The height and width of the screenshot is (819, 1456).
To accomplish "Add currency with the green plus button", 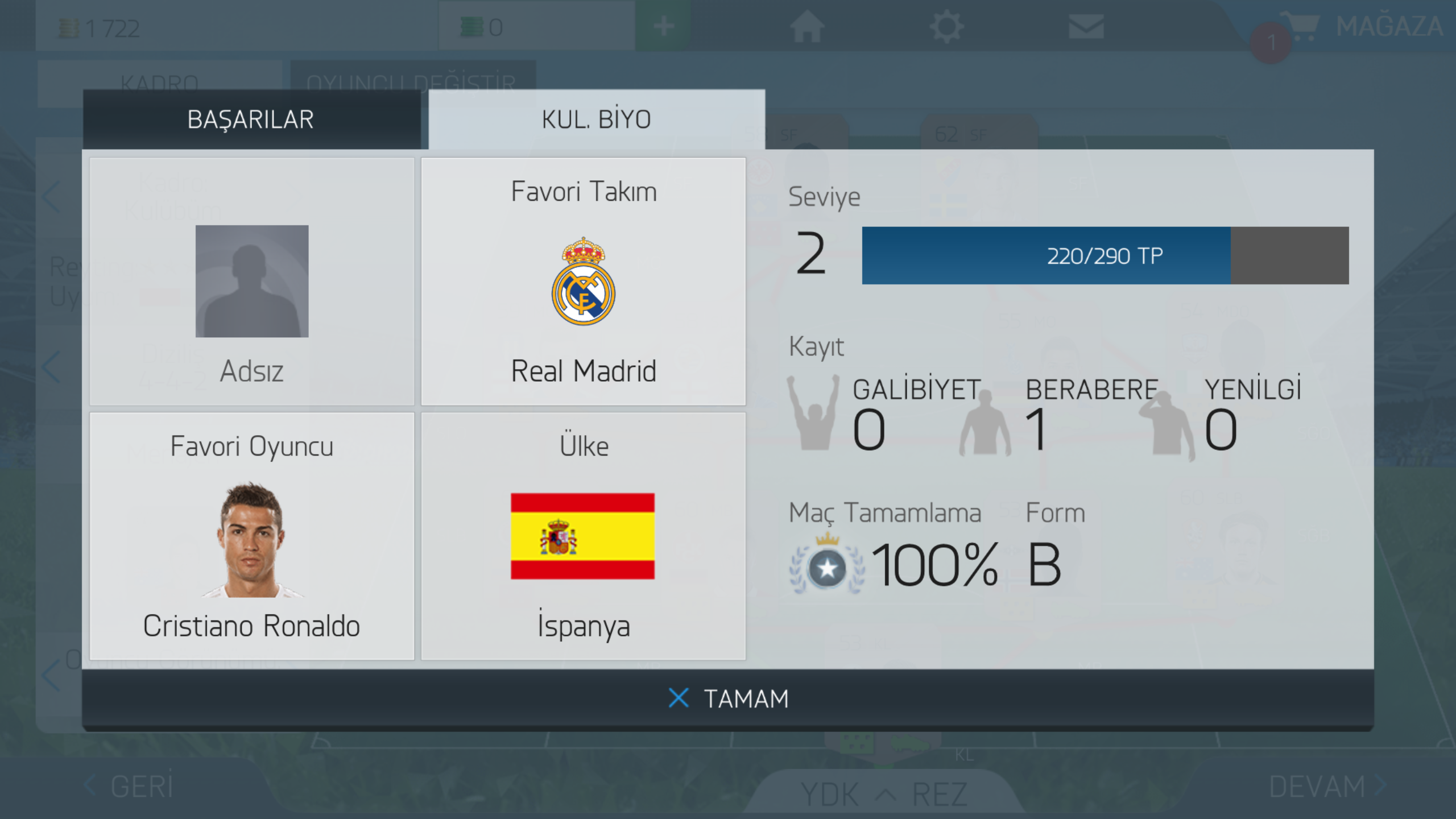I will (x=663, y=27).
